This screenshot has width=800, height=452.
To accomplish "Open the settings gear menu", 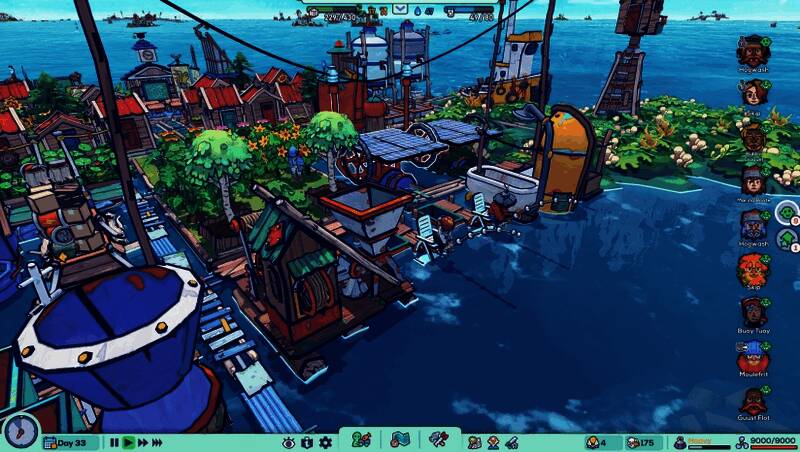I will click(x=325, y=442).
